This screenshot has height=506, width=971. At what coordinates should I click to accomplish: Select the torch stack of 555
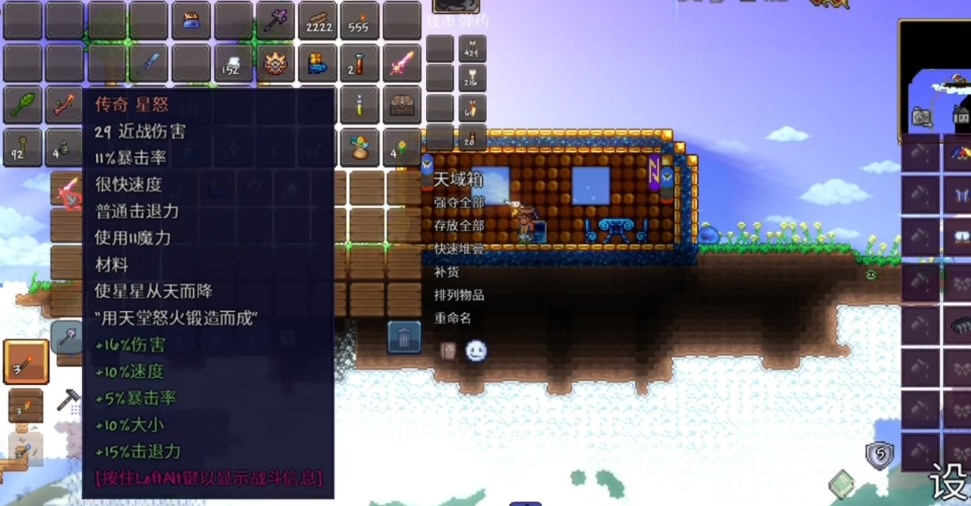click(359, 21)
